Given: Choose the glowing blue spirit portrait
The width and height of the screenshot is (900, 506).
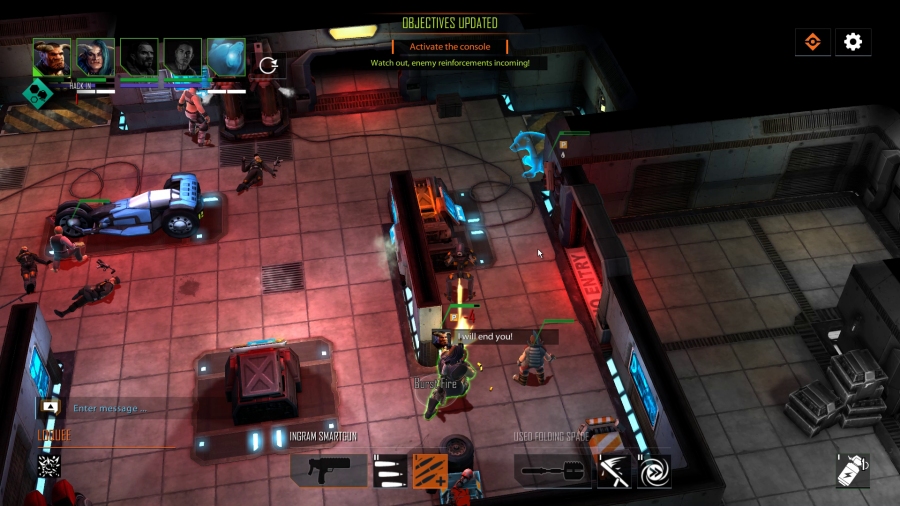Looking at the screenshot, I should pyautogui.click(x=226, y=58).
